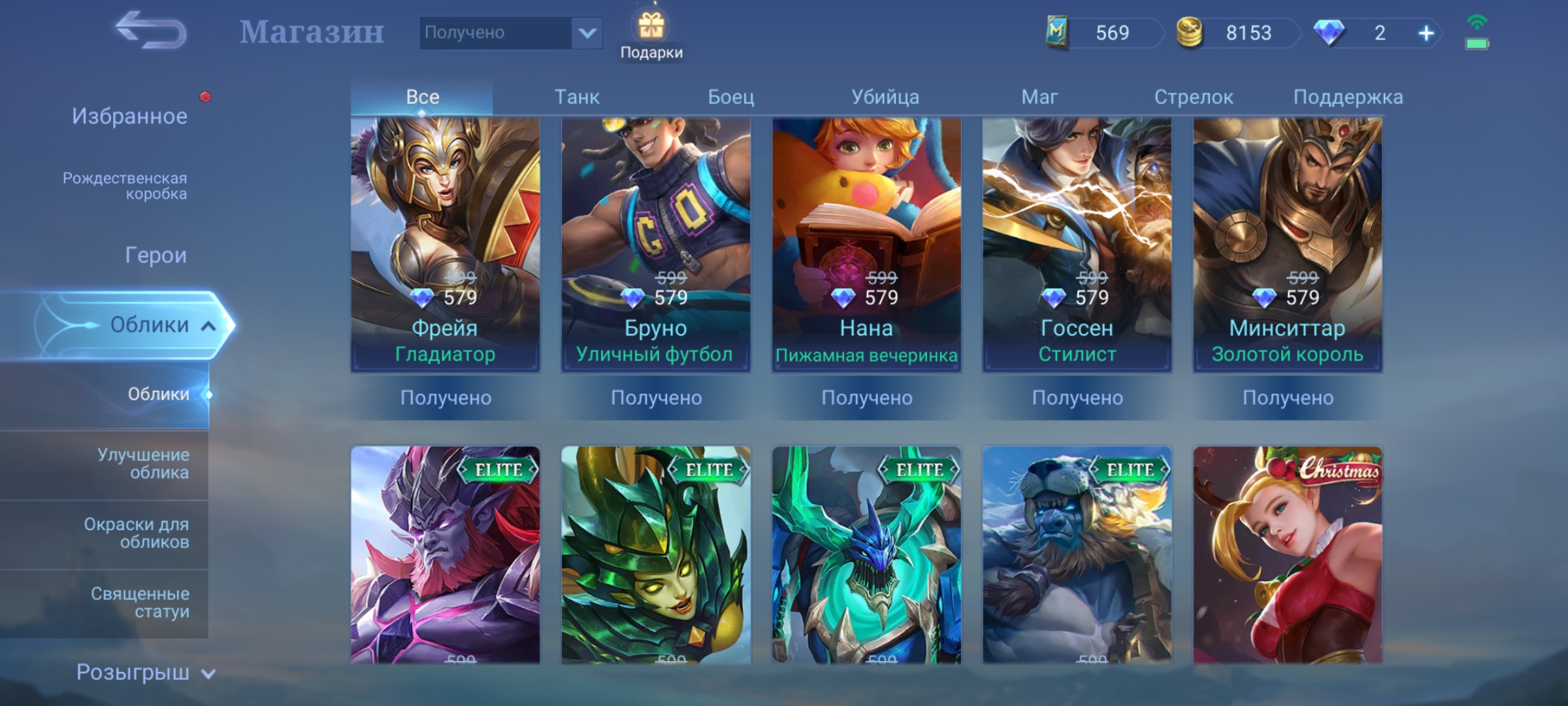
Task: Open Окраски для обликов submenu
Action: coord(137,533)
